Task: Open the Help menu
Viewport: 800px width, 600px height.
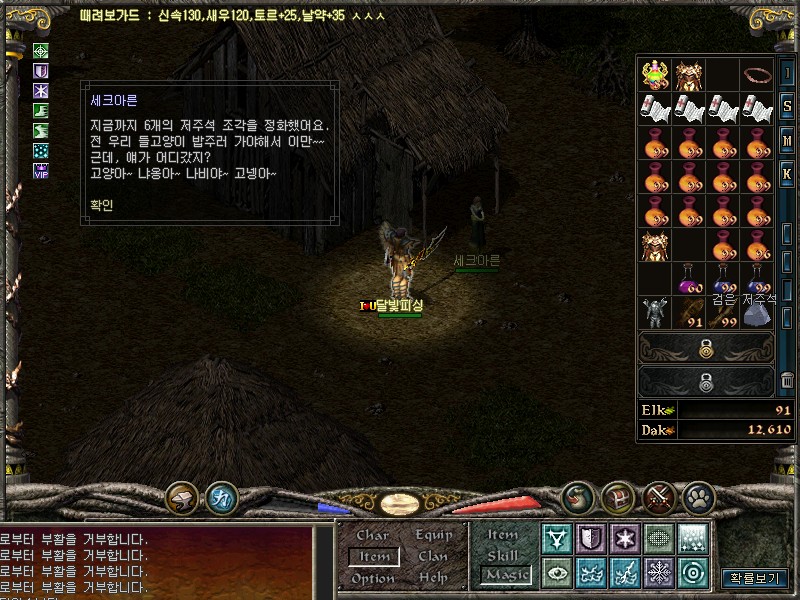Action: click(433, 578)
